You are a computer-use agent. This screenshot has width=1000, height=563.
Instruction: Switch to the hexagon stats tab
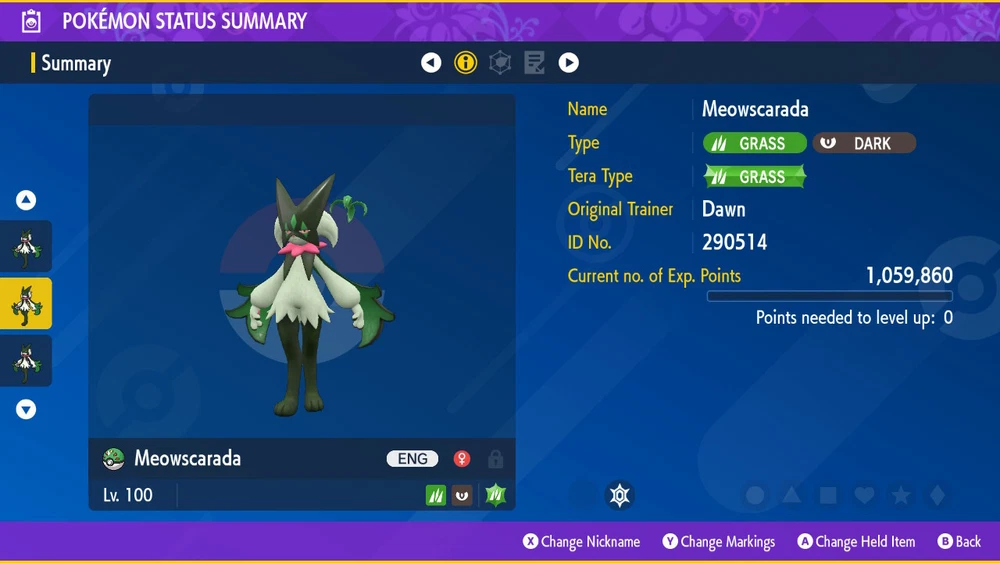pos(500,63)
